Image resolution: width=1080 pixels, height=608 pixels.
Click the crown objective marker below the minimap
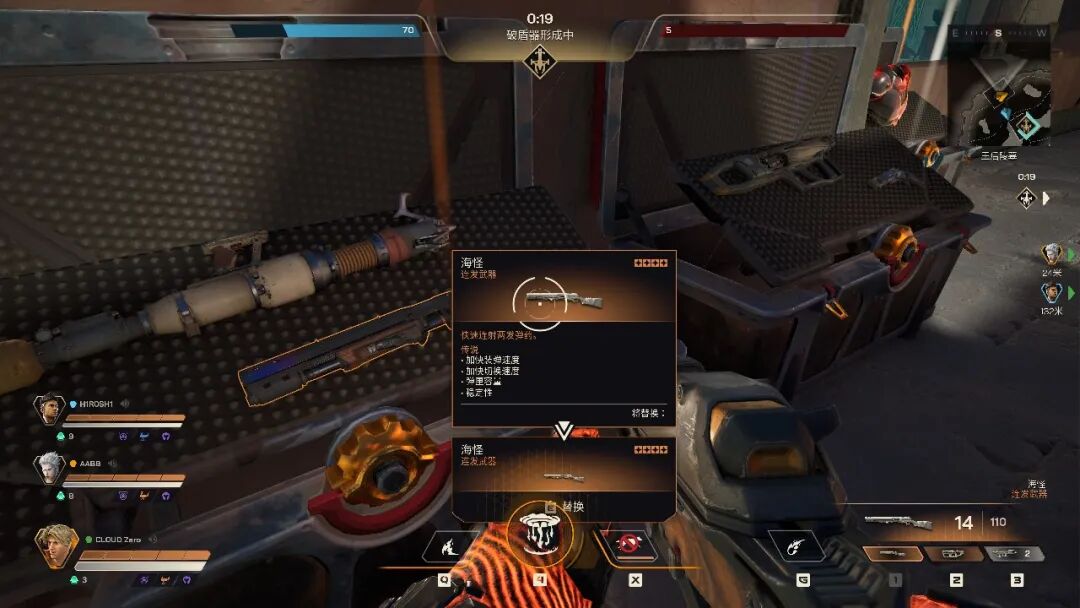point(1026,197)
